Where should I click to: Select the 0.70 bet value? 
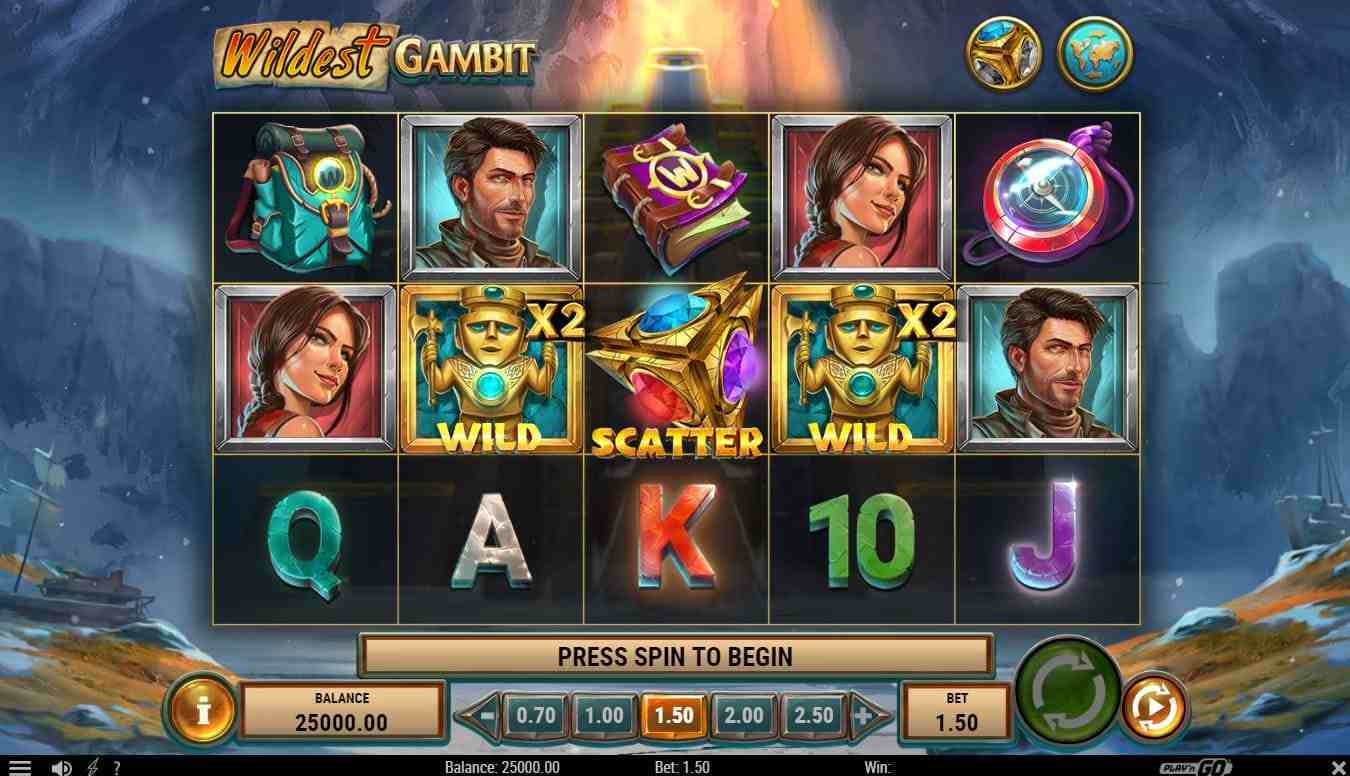[536, 715]
